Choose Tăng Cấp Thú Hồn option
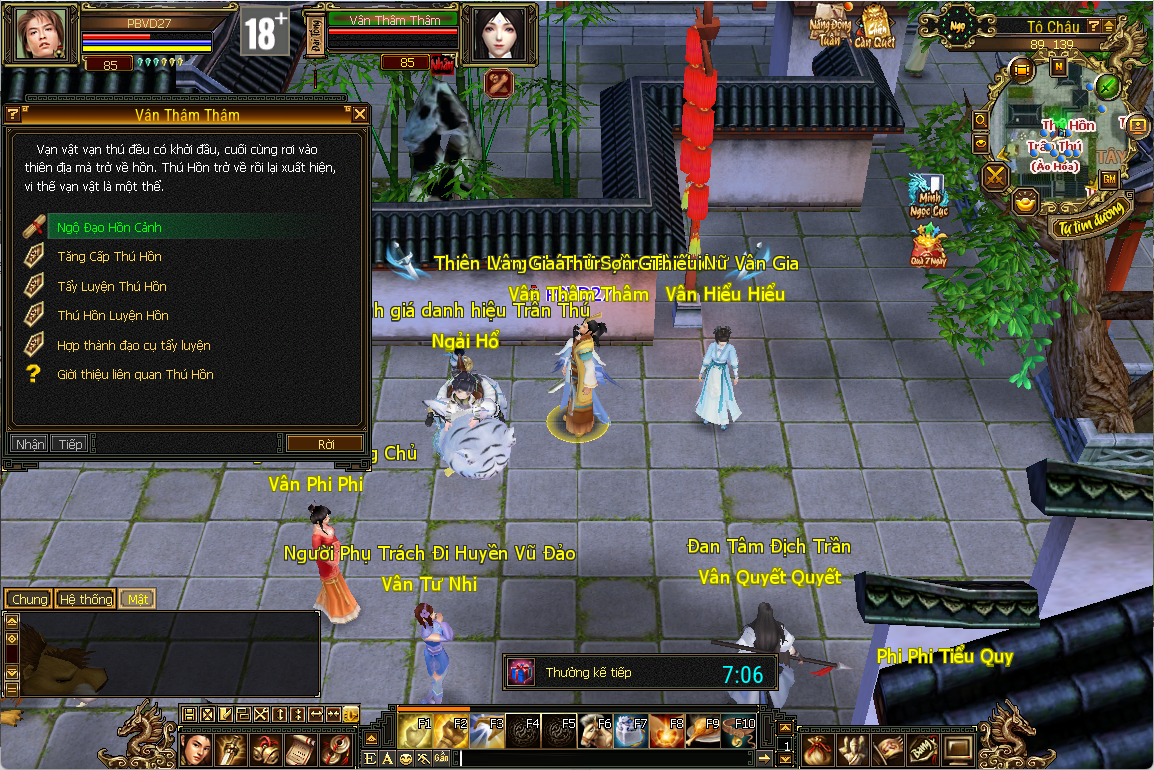The height and width of the screenshot is (770, 1154). point(109,257)
